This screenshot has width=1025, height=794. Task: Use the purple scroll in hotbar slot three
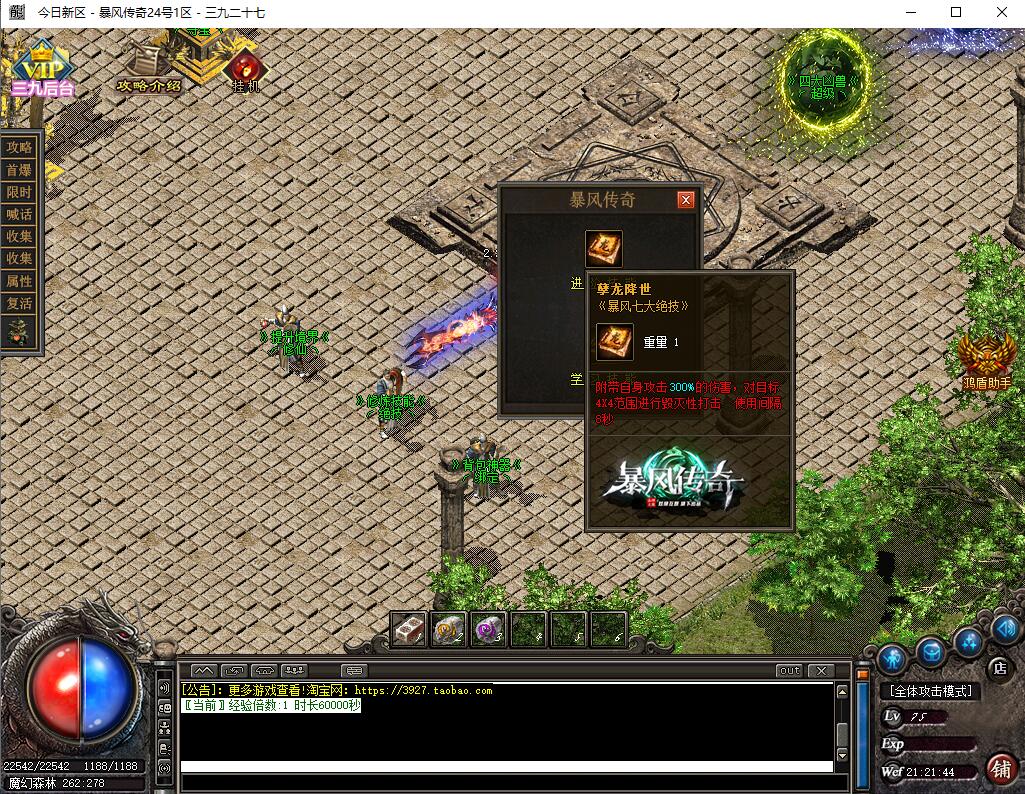tap(488, 629)
